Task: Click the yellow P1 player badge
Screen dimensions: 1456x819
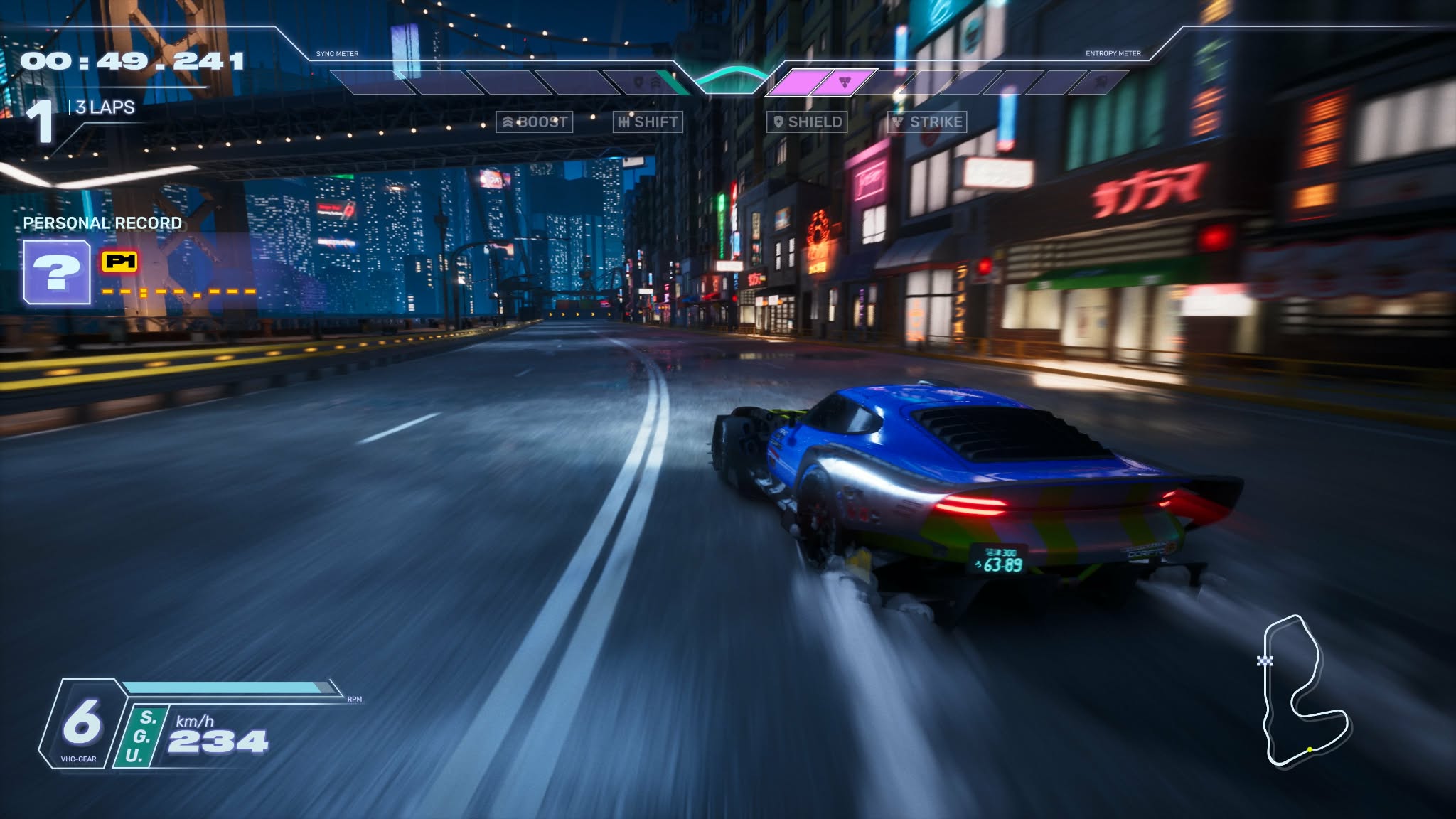Action: pos(120,262)
